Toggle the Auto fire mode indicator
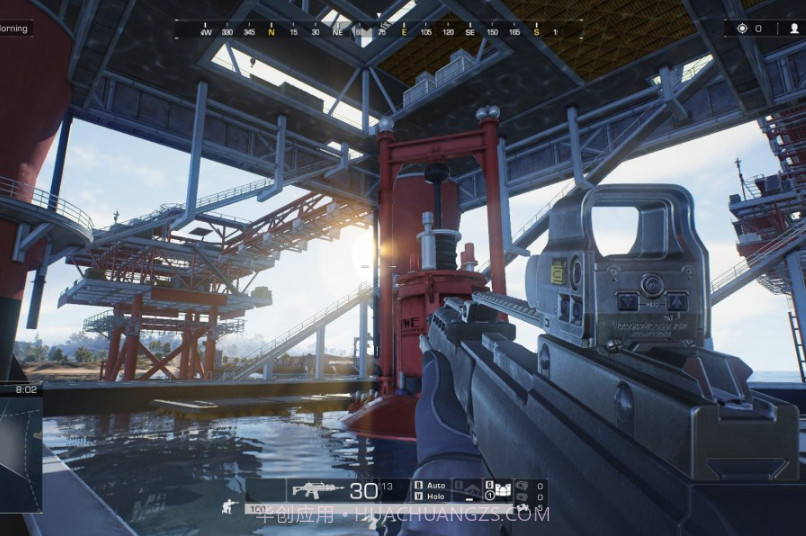Image resolution: width=806 pixels, height=536 pixels. click(435, 485)
